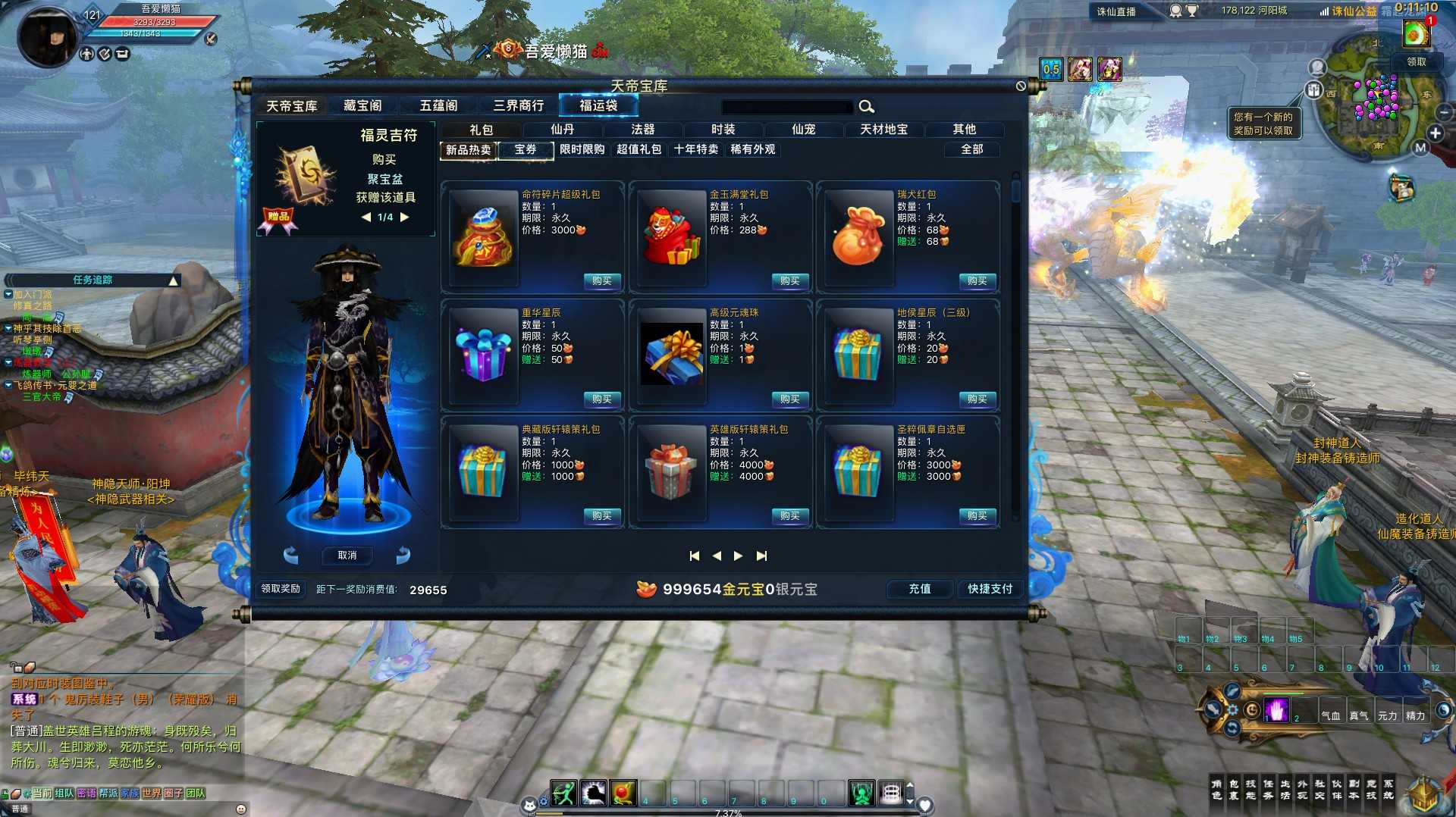This screenshot has height=817, width=1456.
Task: Click the shop search field
Action: point(786,107)
